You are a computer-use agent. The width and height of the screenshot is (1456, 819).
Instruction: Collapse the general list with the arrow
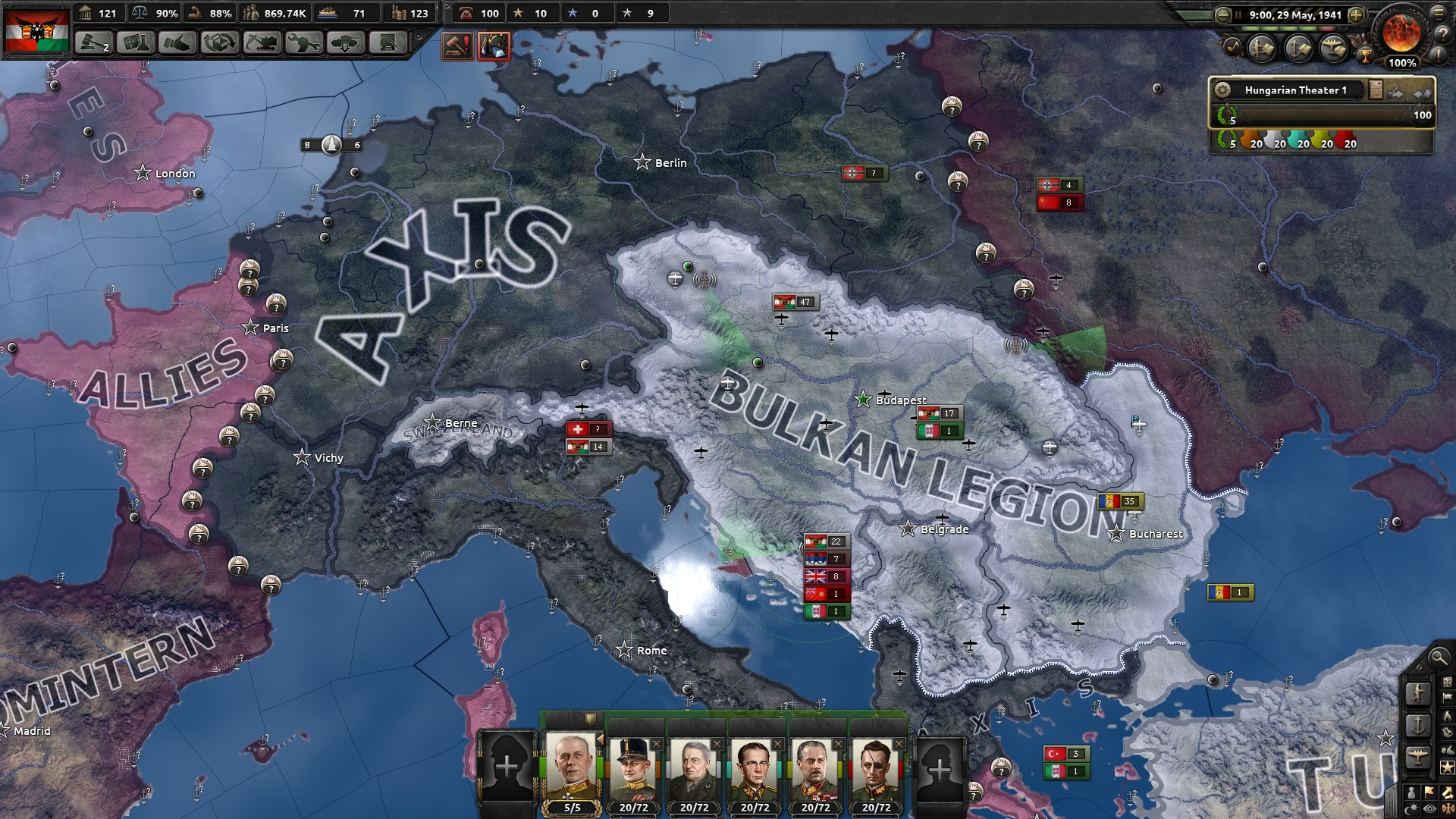[x=599, y=739]
